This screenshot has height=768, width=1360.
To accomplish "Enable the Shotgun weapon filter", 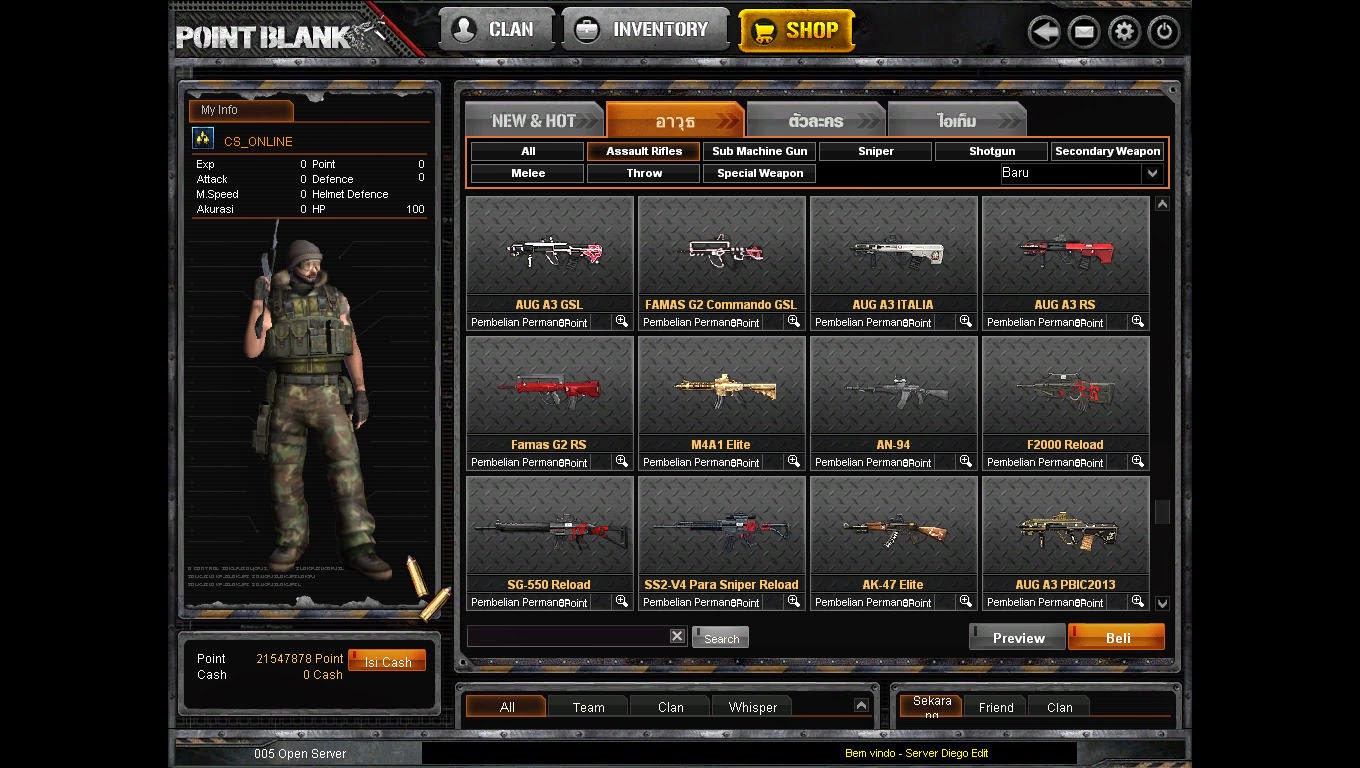I will click(991, 151).
